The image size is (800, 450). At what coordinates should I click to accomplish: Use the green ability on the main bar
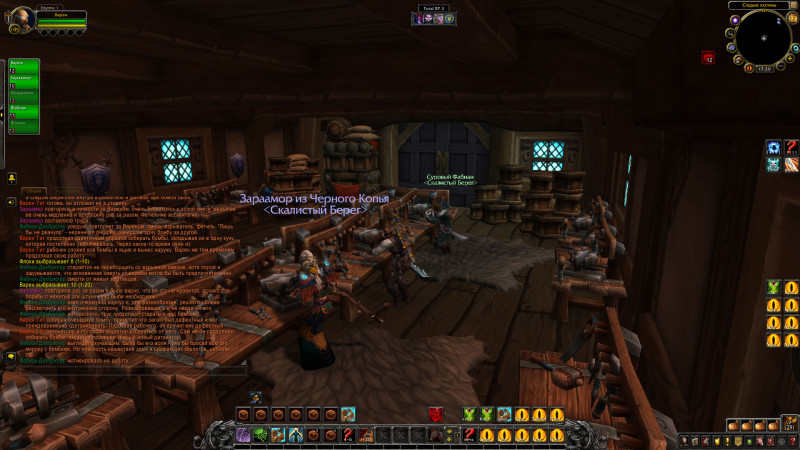pos(260,434)
